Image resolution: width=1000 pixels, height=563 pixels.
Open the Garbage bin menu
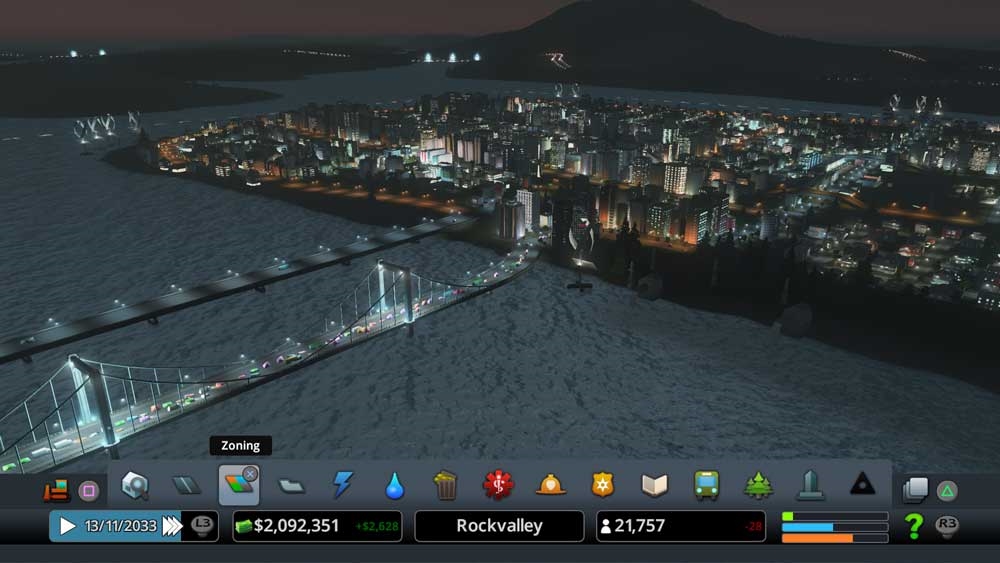[x=445, y=486]
